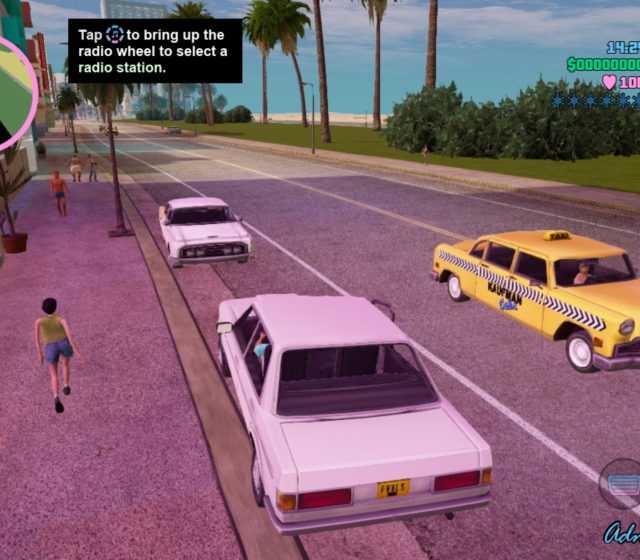Screen dimensions: 640x560
Task: Tap the brake pedal button
Action: (x=622, y=484)
